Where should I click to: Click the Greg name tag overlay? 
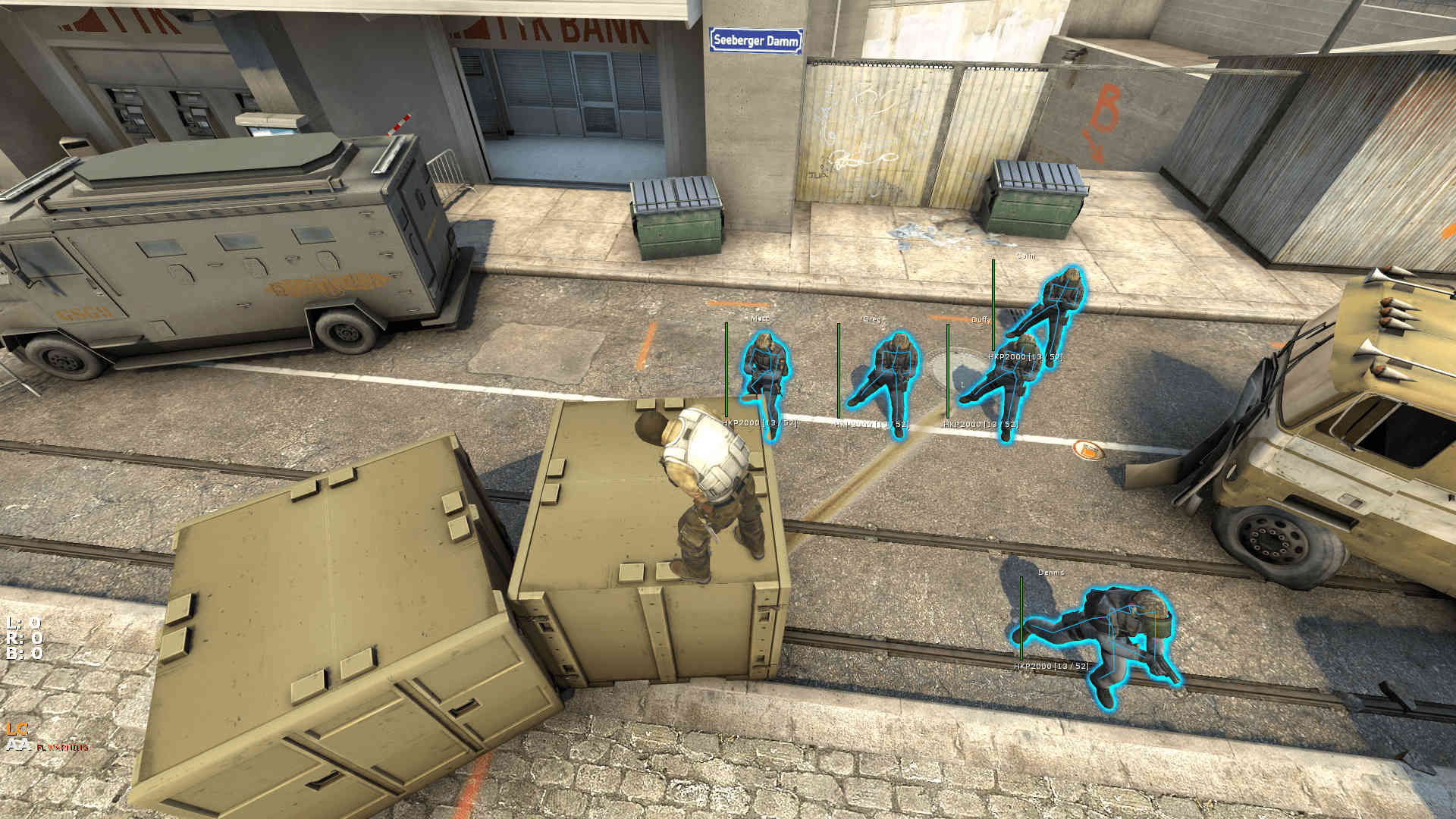pos(871,319)
